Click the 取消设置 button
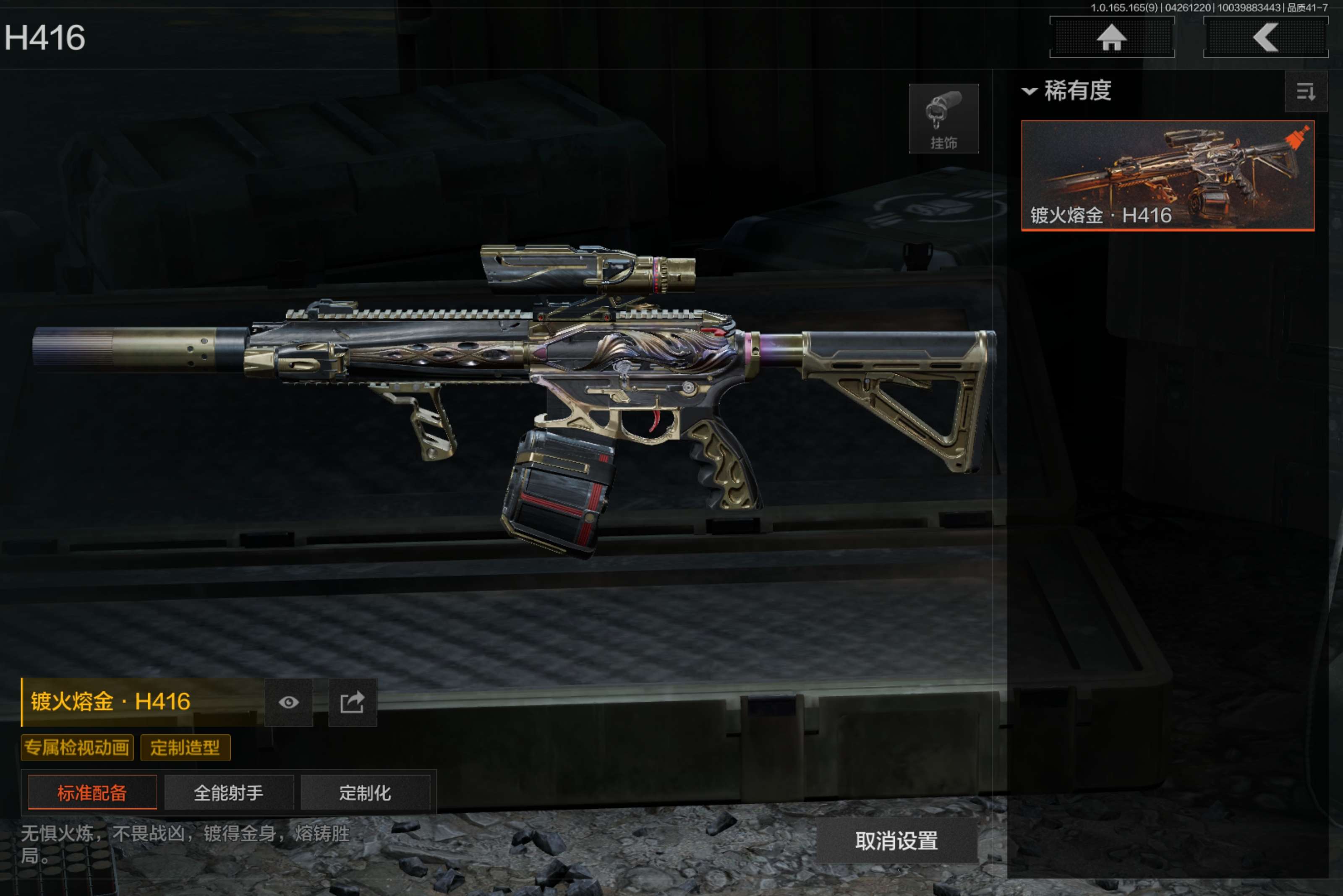The image size is (1343, 896). (896, 841)
